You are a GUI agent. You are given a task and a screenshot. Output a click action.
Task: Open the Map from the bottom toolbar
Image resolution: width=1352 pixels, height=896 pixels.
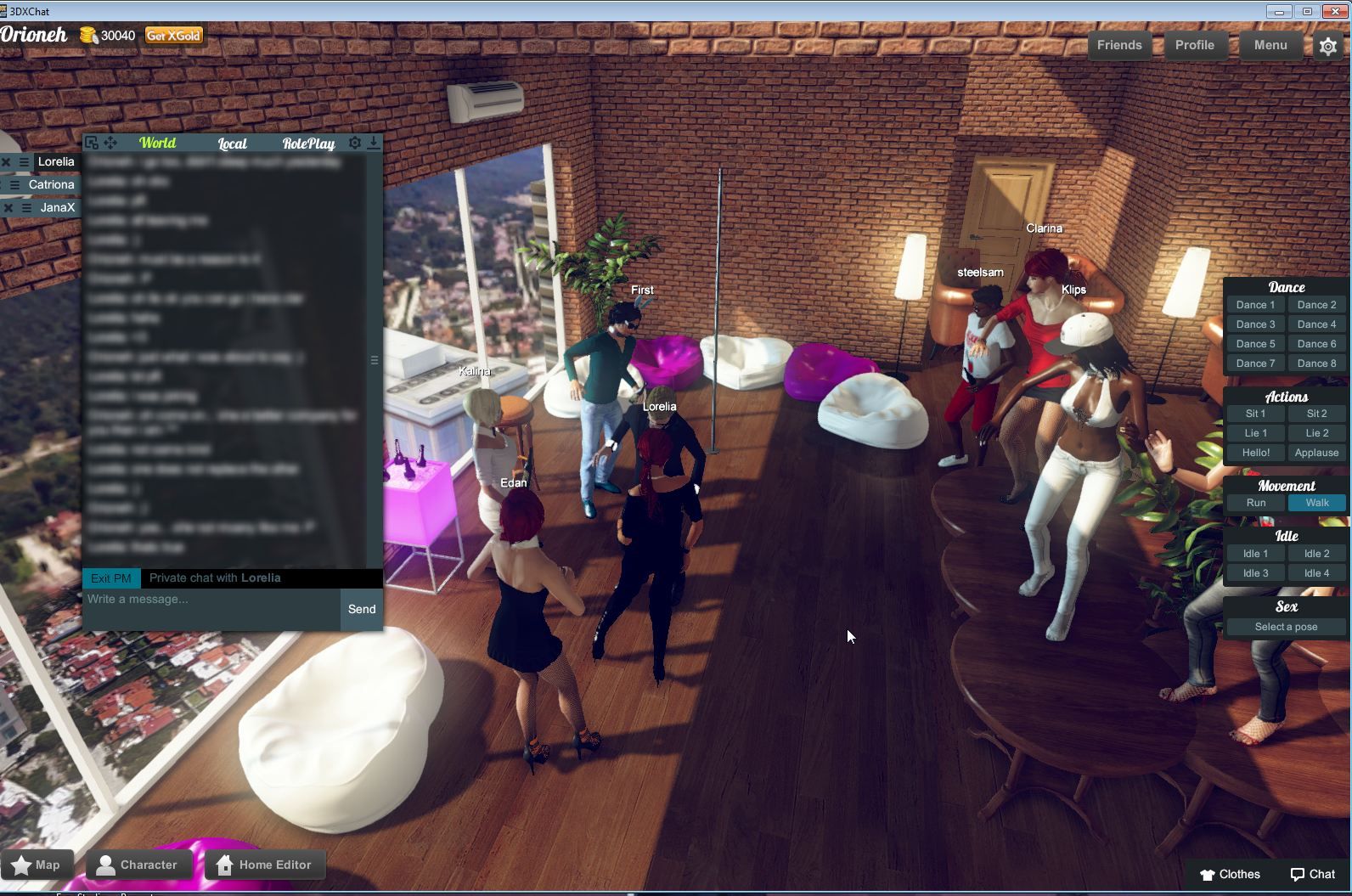(37, 864)
